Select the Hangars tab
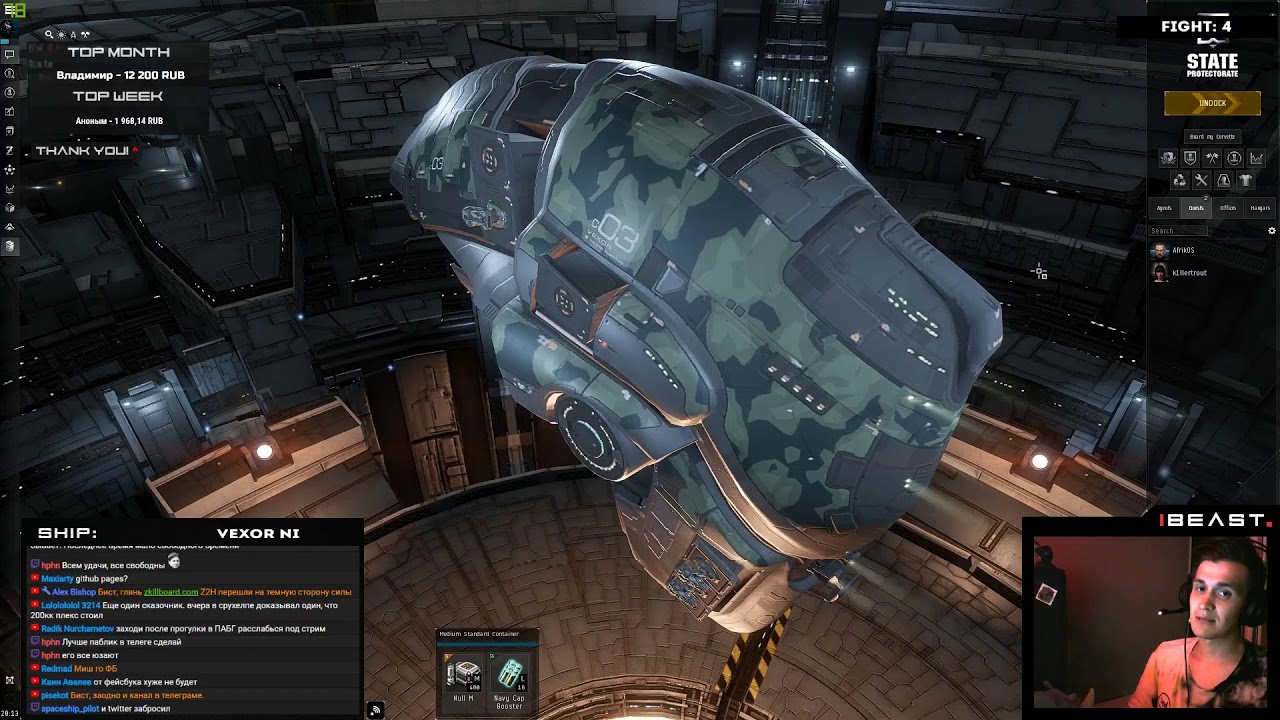The image size is (1280, 720). click(x=1260, y=208)
